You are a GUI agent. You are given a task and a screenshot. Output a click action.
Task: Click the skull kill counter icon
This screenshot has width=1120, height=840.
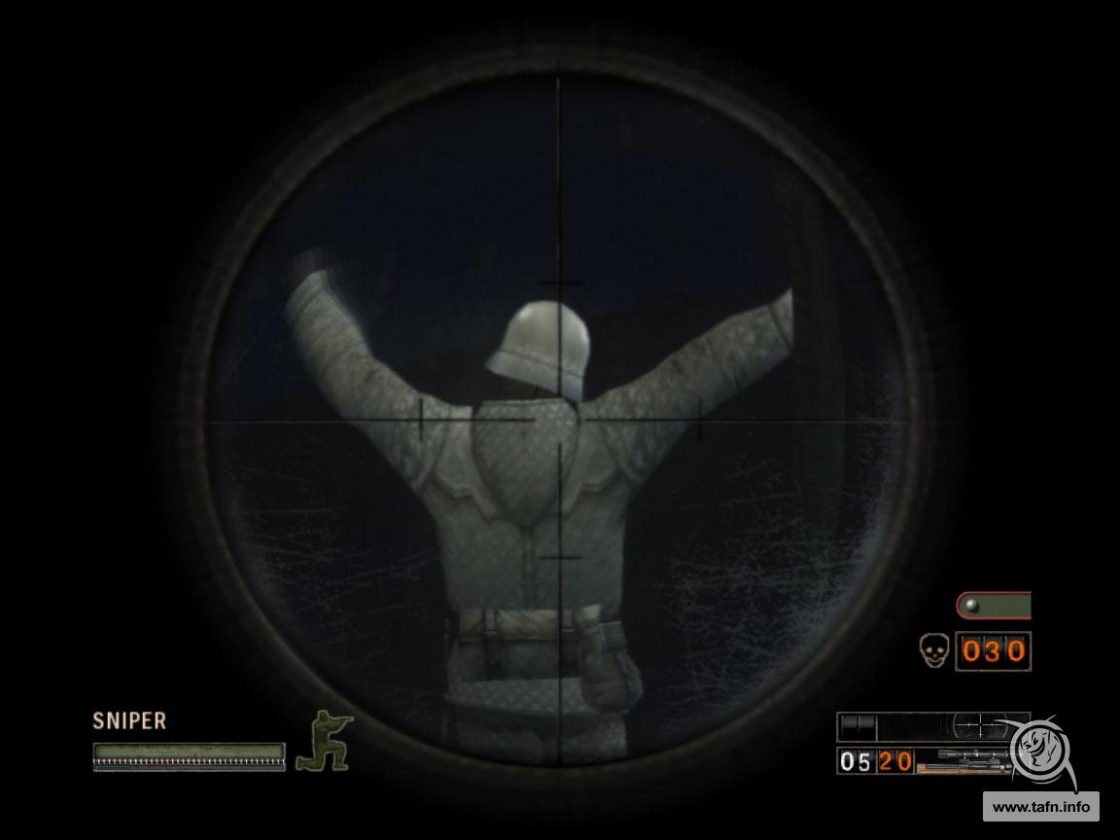933,651
